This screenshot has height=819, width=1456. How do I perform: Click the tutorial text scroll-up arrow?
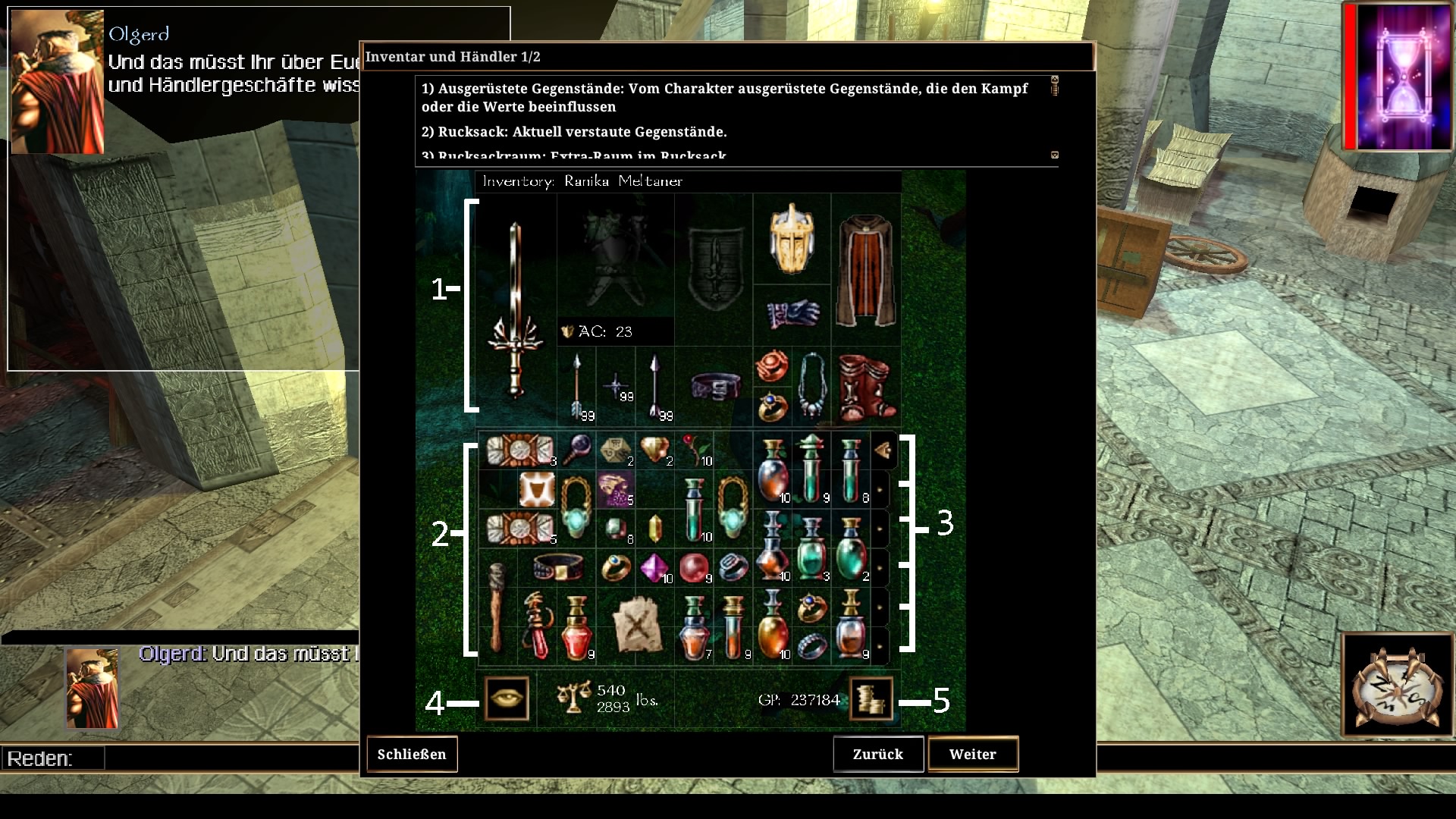coord(1054,79)
